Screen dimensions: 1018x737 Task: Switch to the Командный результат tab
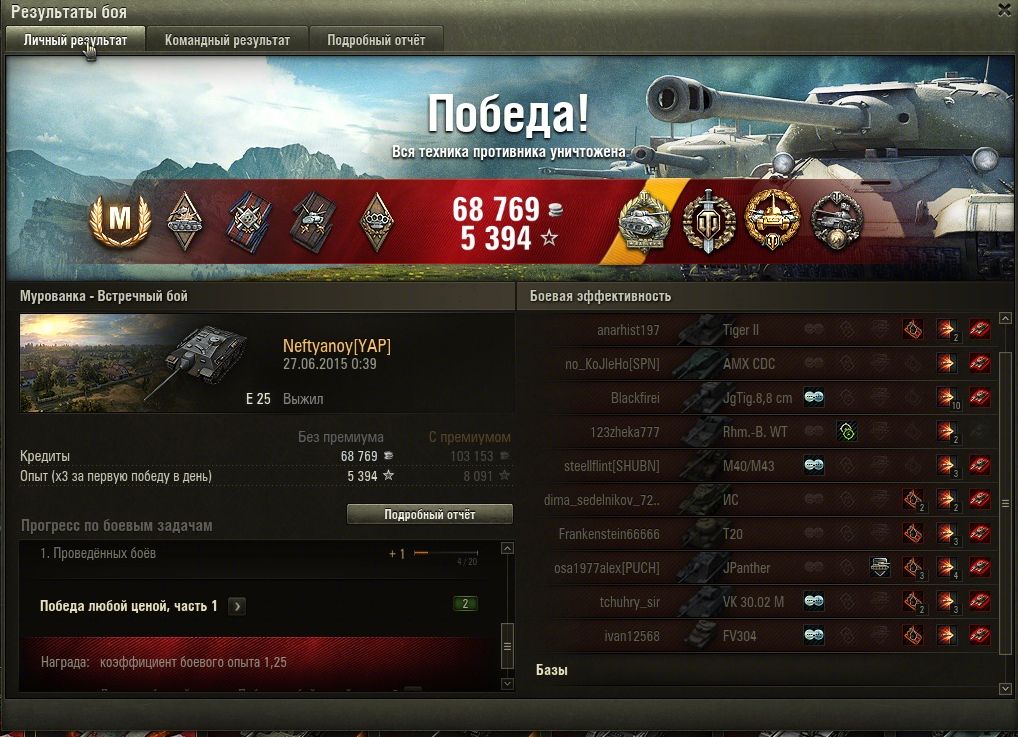227,40
